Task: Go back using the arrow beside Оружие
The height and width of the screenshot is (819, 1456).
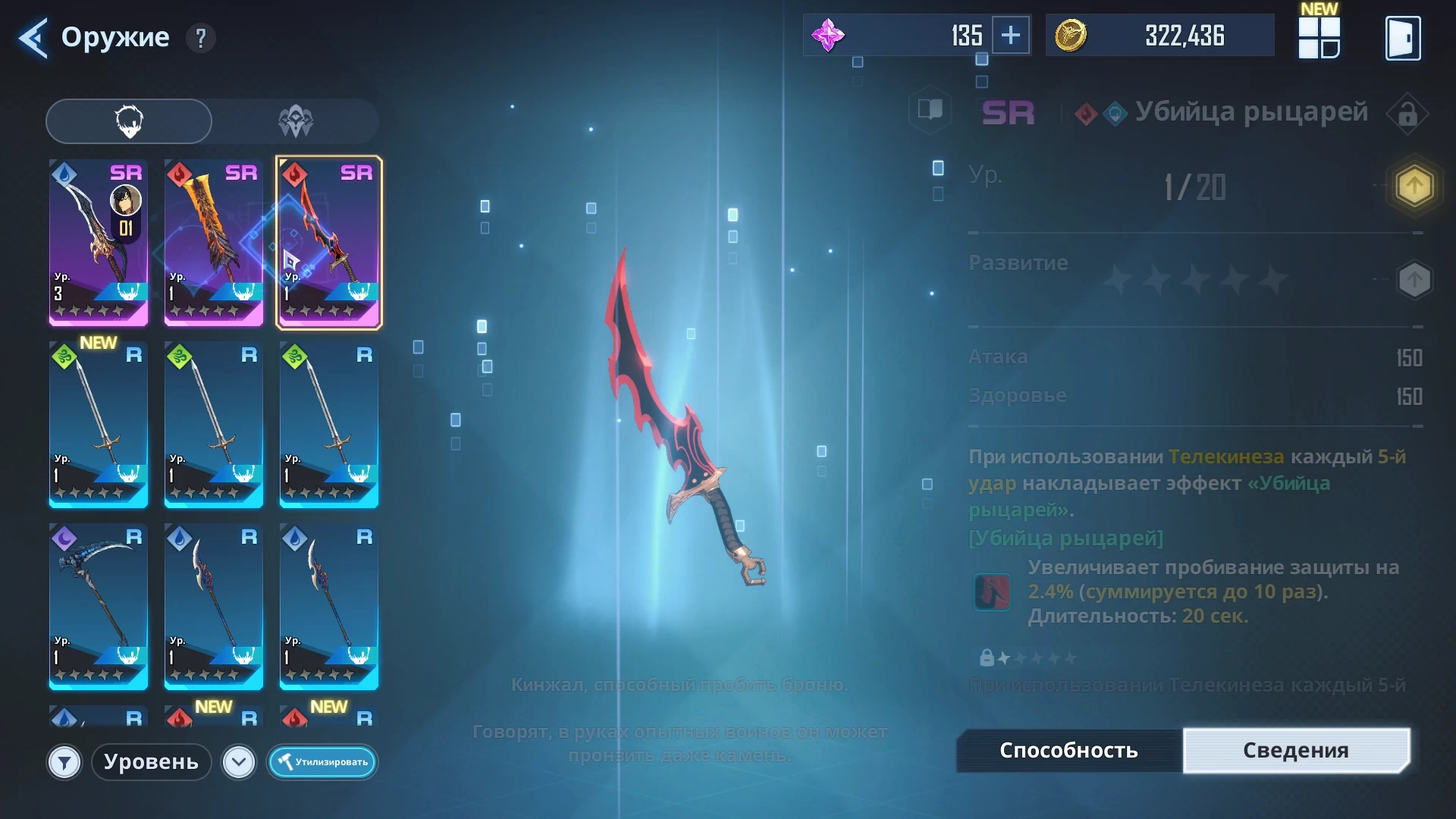Action: pos(33,38)
